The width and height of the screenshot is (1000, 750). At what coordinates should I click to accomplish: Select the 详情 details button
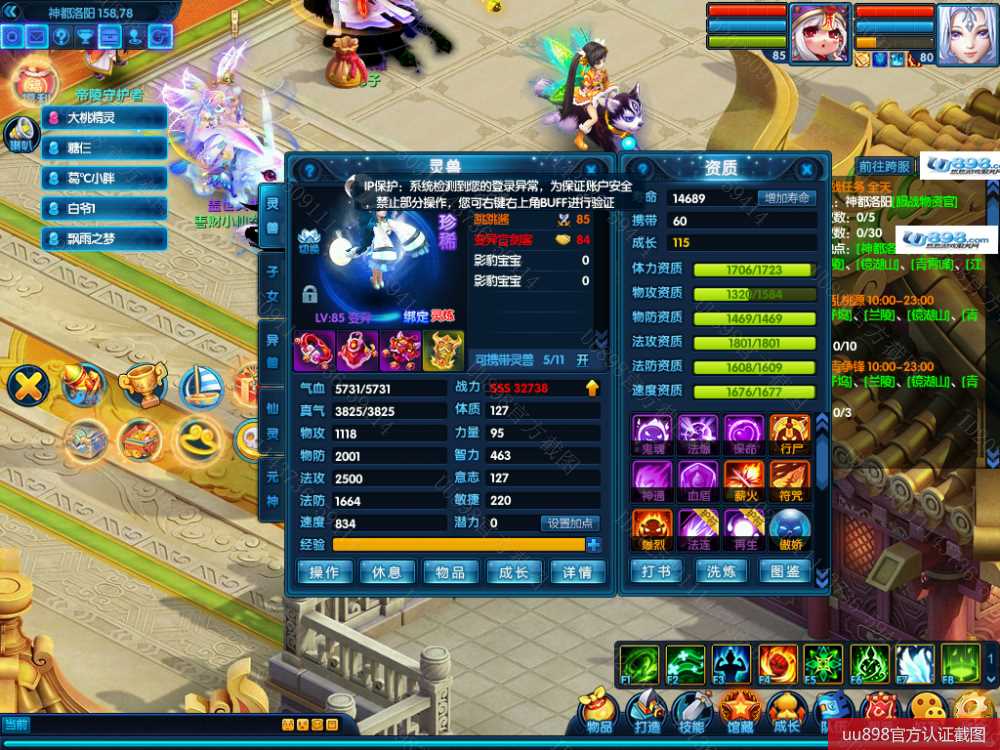pos(577,572)
